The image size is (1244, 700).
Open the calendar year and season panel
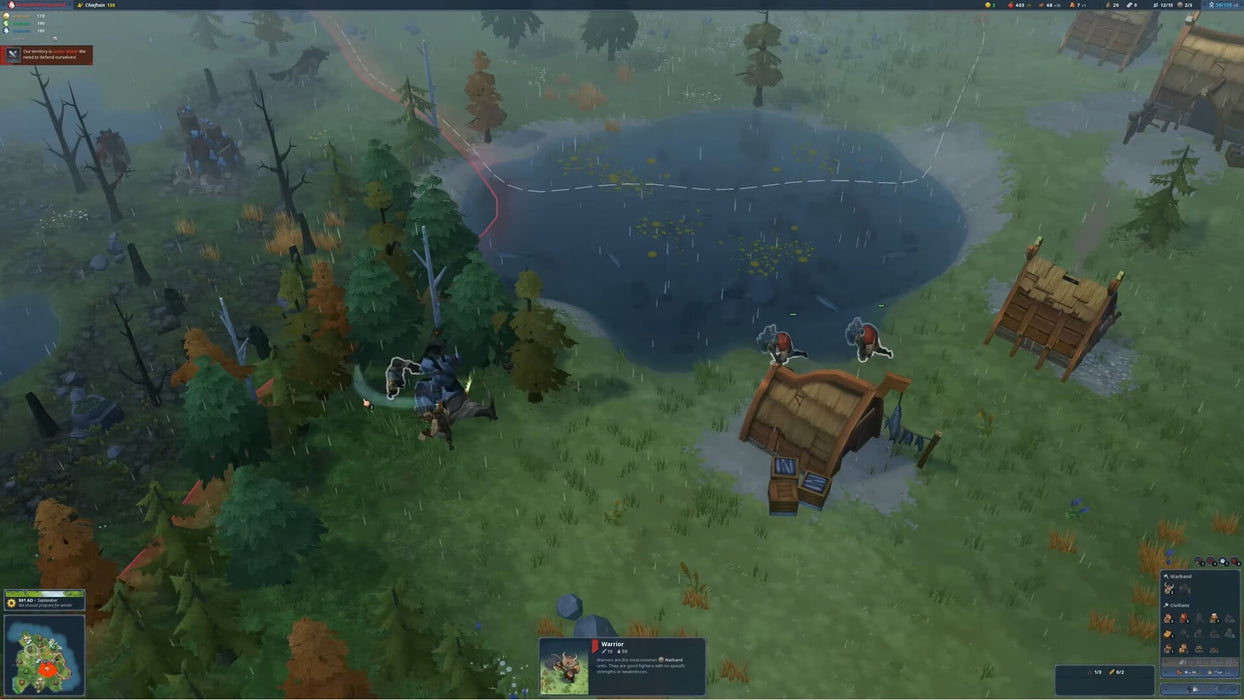(x=44, y=601)
